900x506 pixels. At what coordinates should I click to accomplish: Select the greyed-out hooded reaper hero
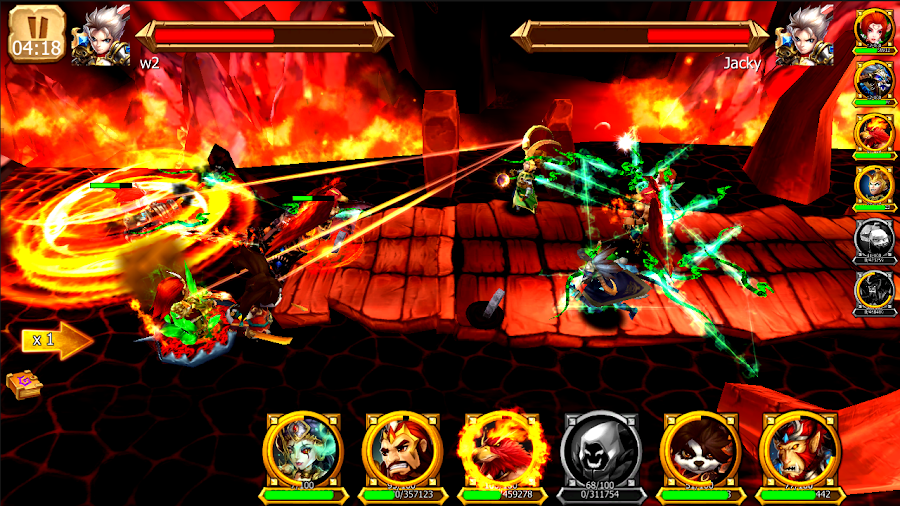[600, 450]
